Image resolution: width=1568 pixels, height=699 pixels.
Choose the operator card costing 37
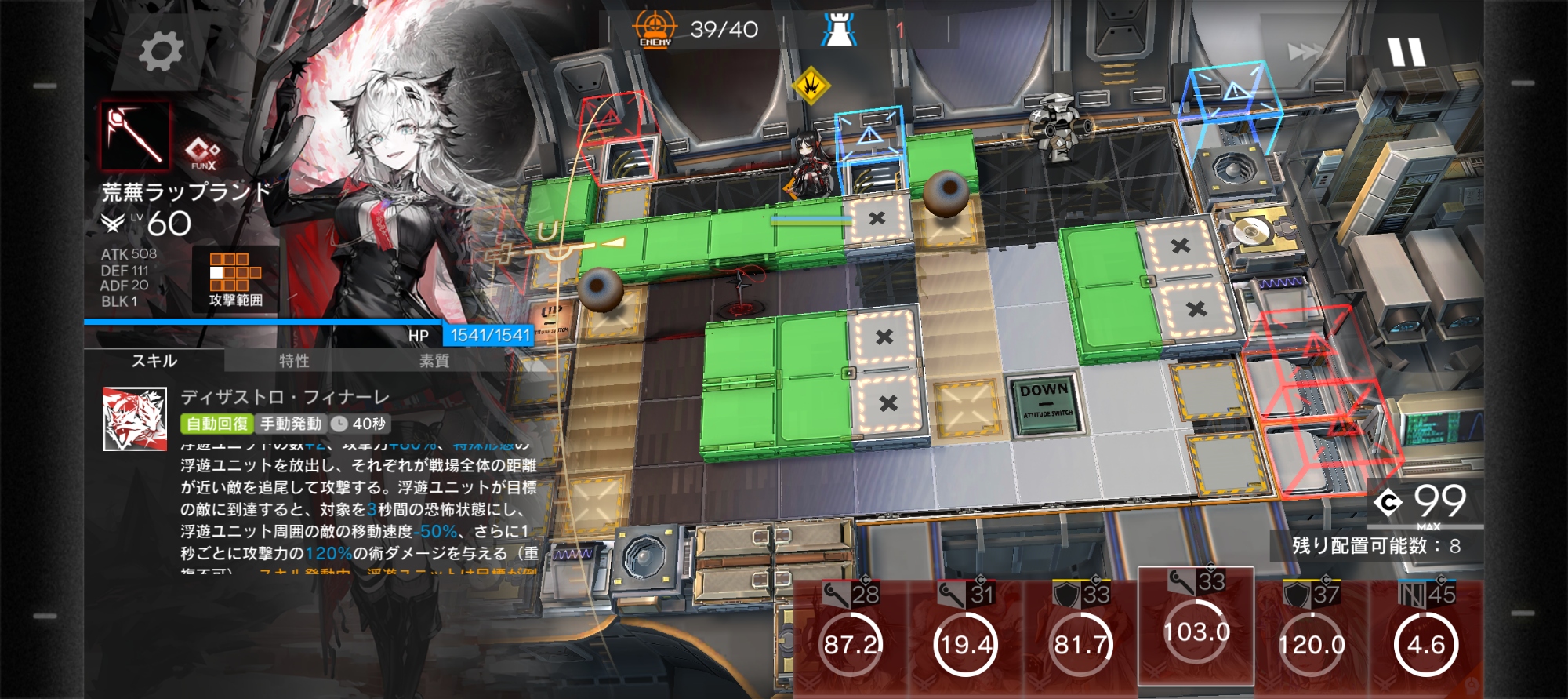(1312, 638)
